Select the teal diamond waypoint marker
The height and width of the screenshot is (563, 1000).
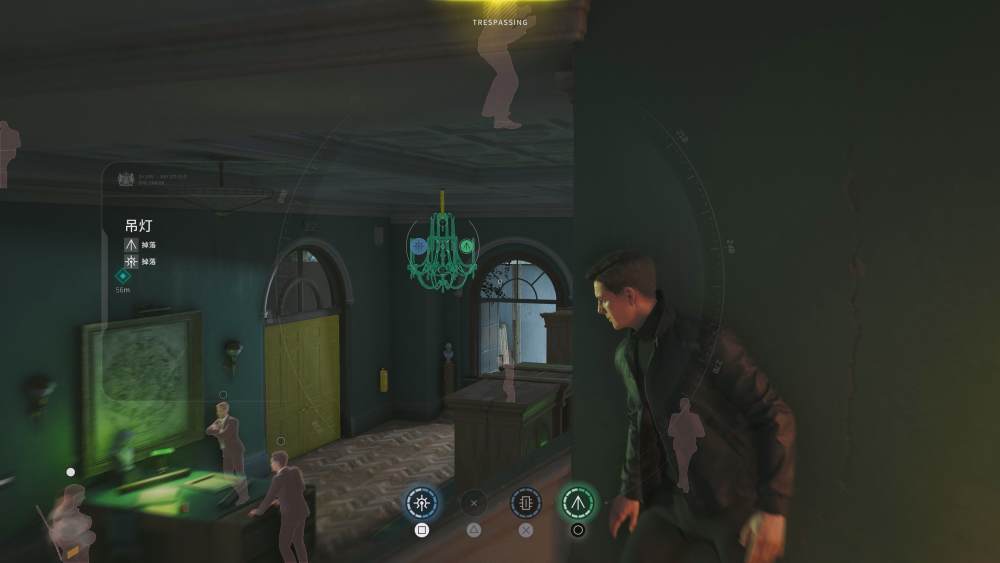(x=122, y=276)
